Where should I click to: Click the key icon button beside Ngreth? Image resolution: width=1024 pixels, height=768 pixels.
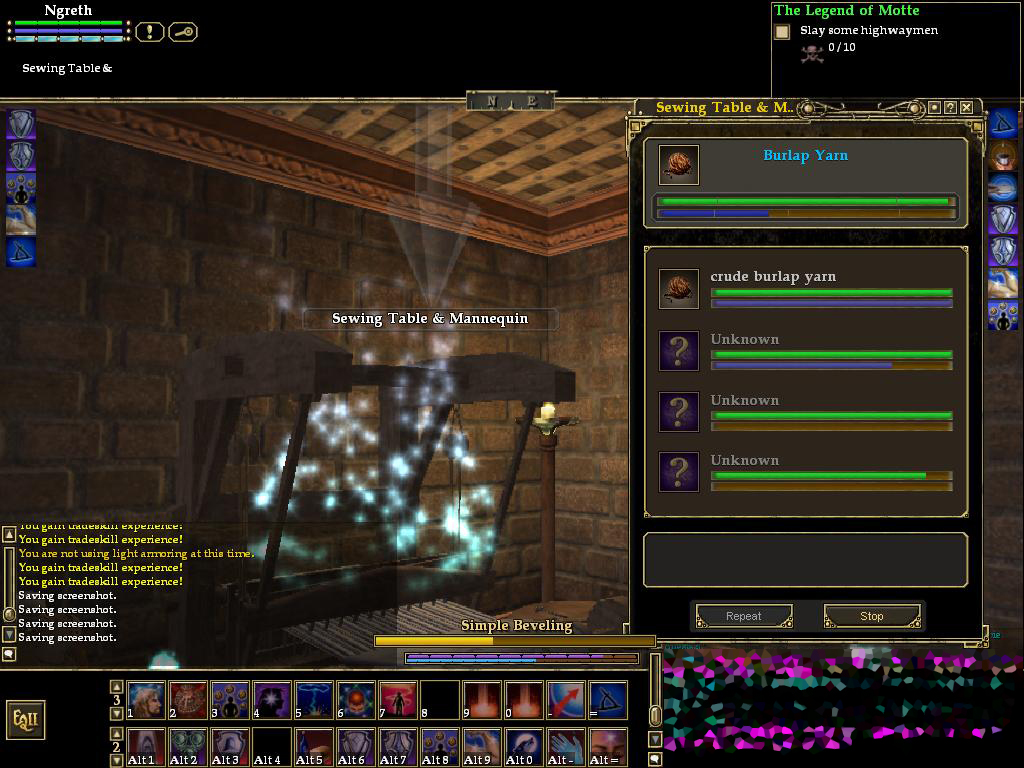183,32
